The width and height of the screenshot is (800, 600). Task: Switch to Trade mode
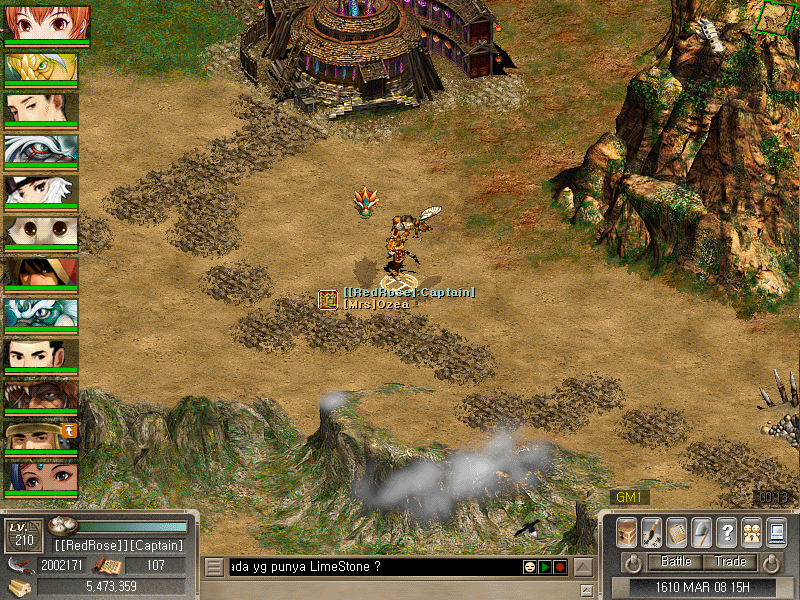[x=731, y=562]
